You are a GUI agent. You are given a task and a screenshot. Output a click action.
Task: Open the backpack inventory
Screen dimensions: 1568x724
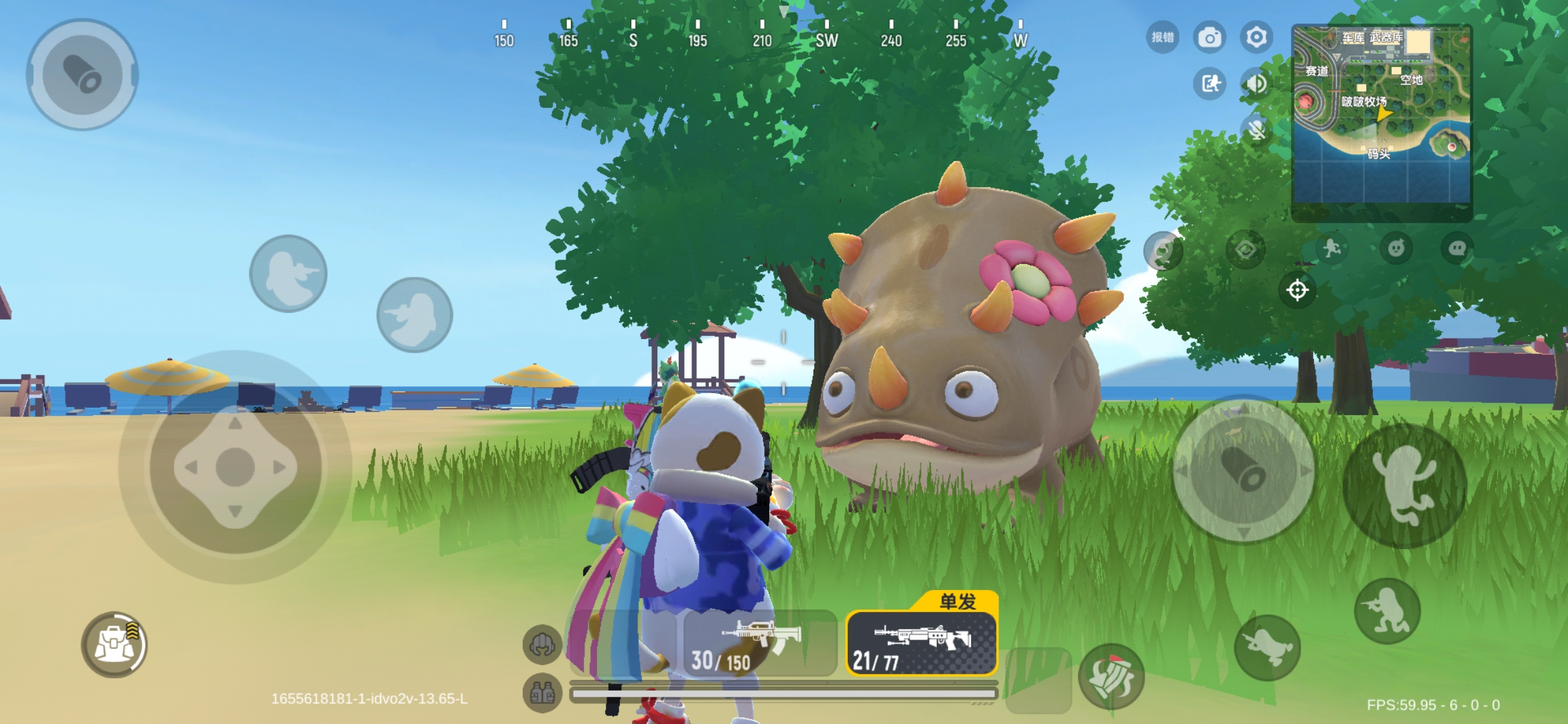pos(114,644)
